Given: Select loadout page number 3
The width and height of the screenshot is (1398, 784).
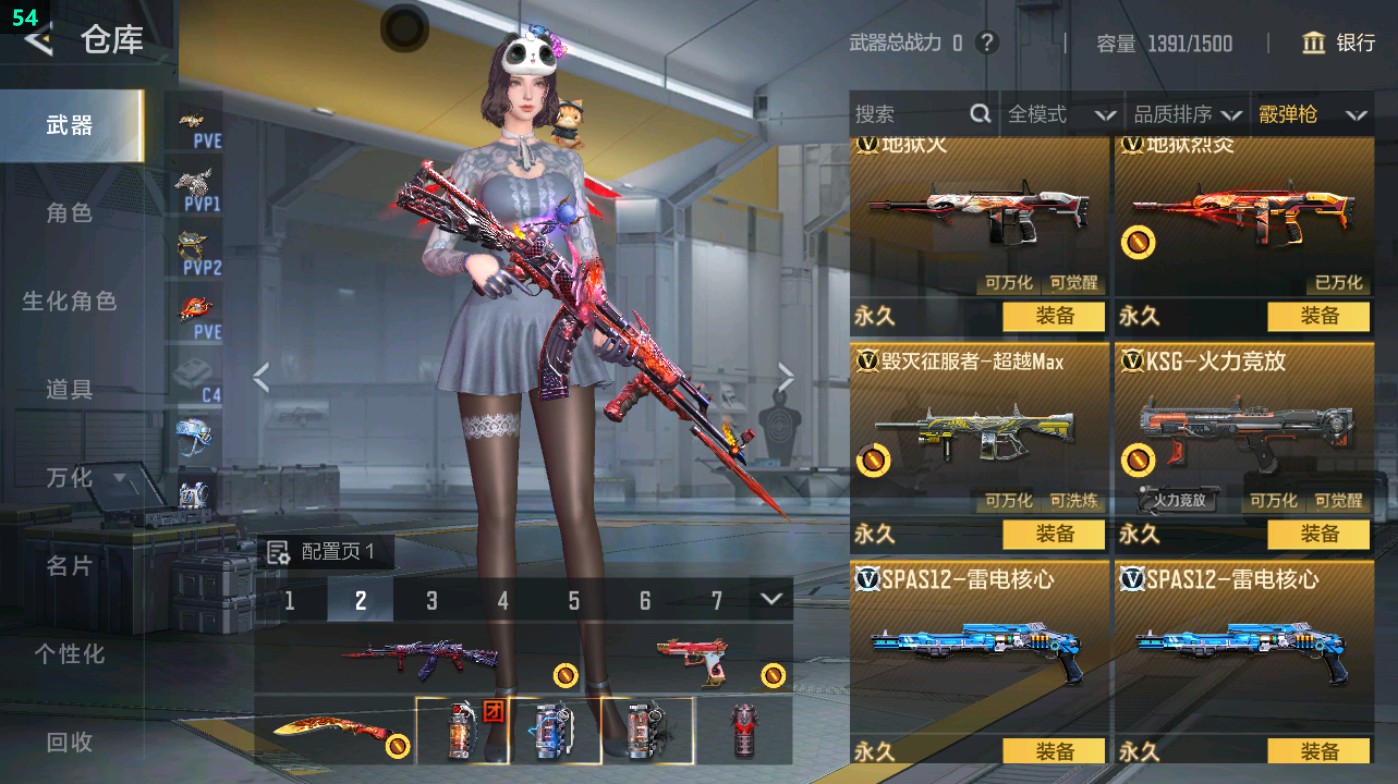Looking at the screenshot, I should (432, 600).
